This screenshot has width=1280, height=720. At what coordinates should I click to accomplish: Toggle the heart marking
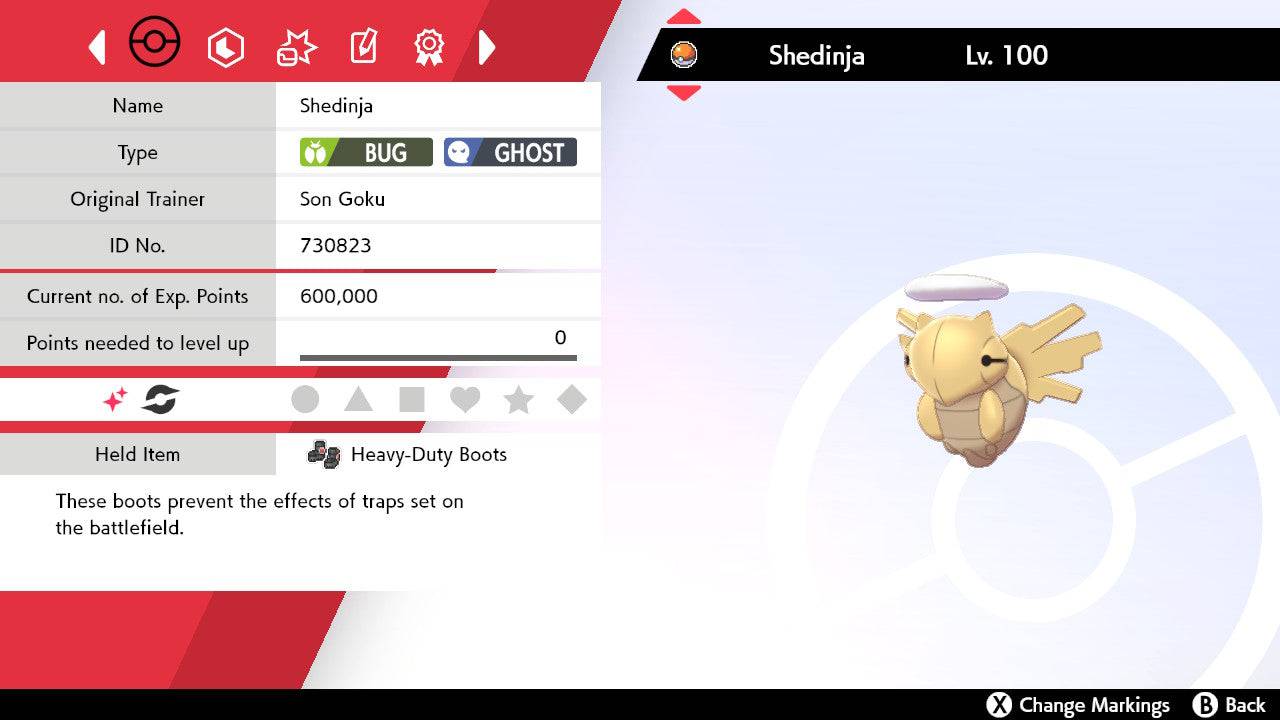(465, 400)
